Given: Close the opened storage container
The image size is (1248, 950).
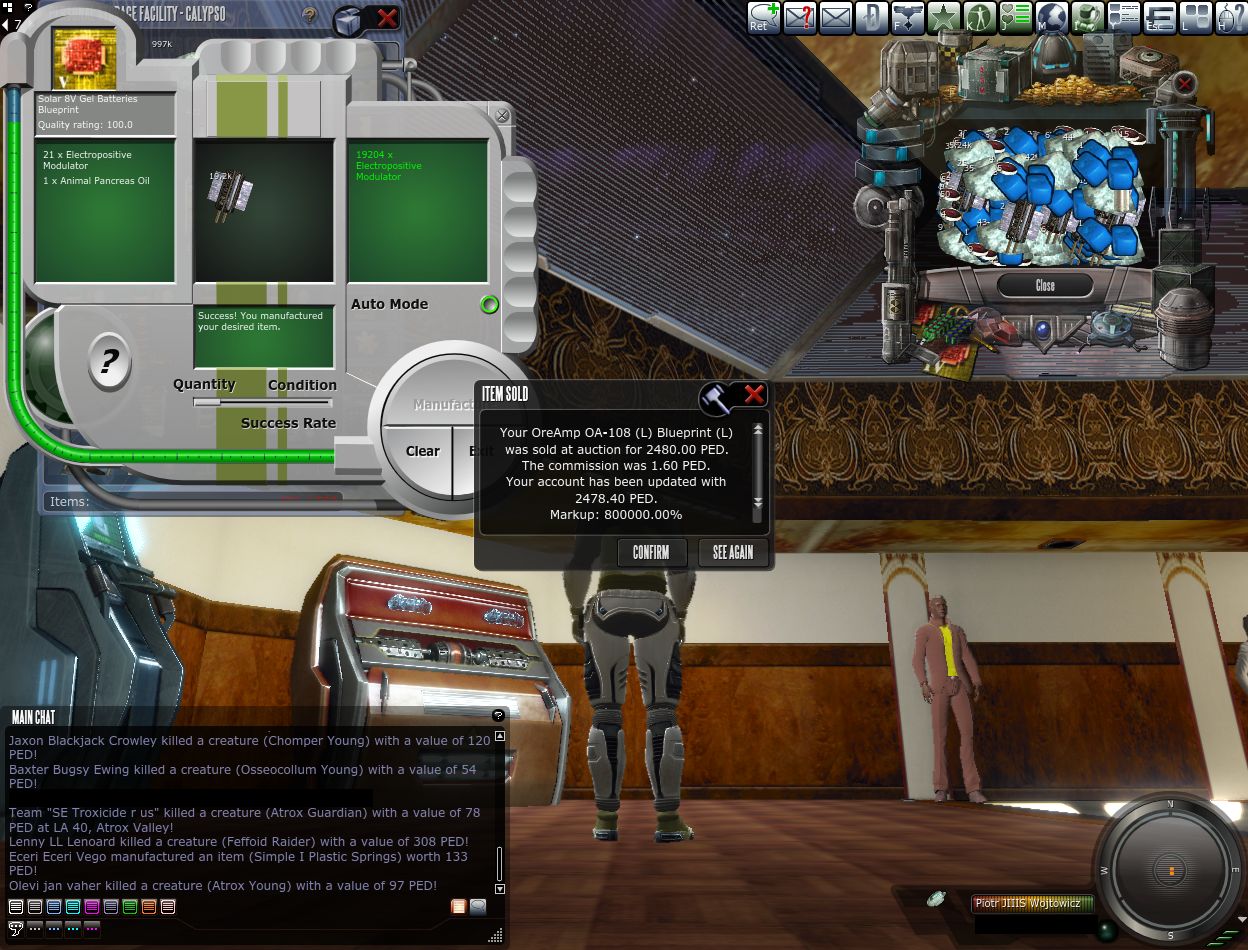Looking at the screenshot, I should coord(1044,285).
